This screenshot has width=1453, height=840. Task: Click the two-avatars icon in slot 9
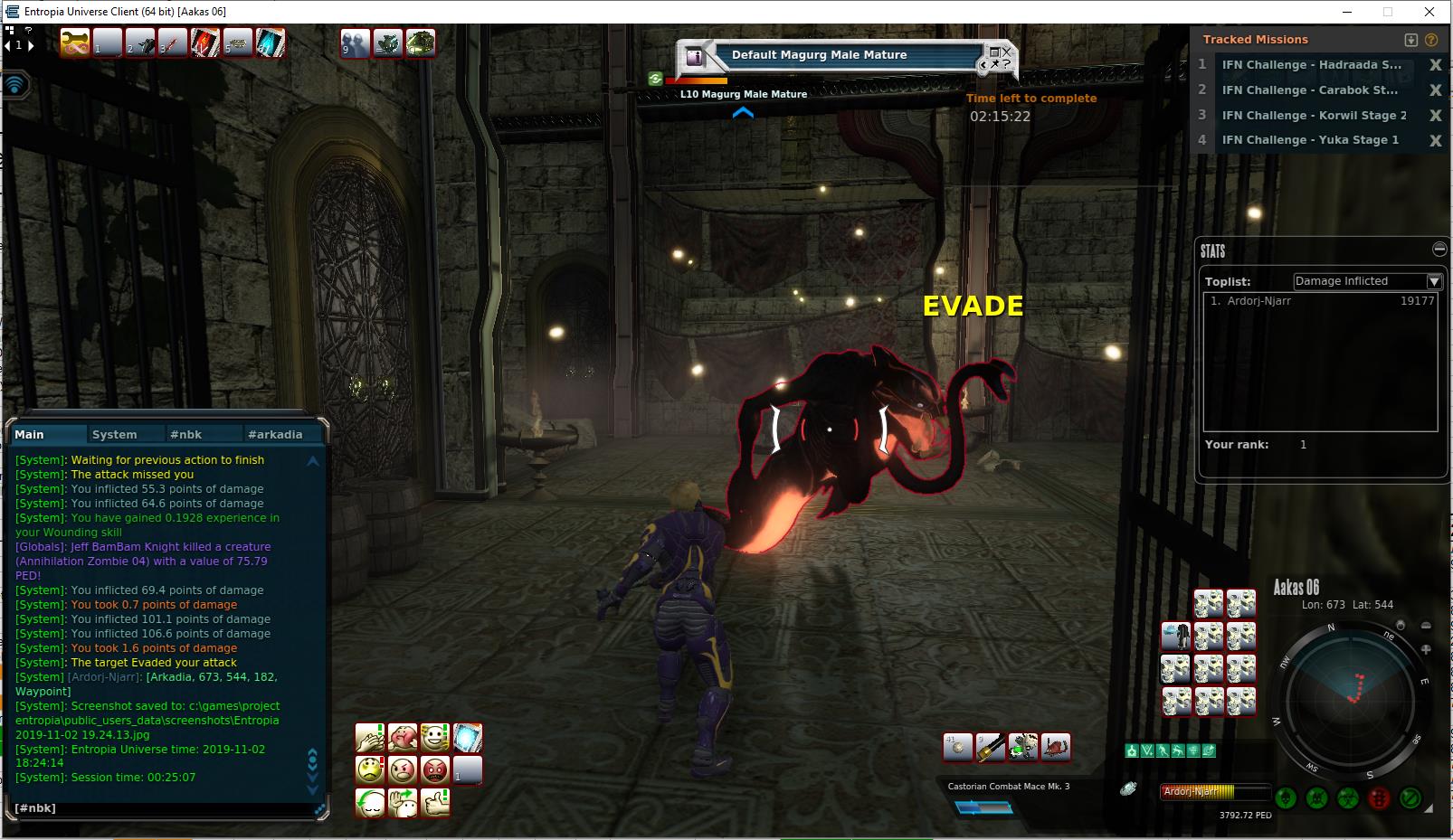point(355,42)
